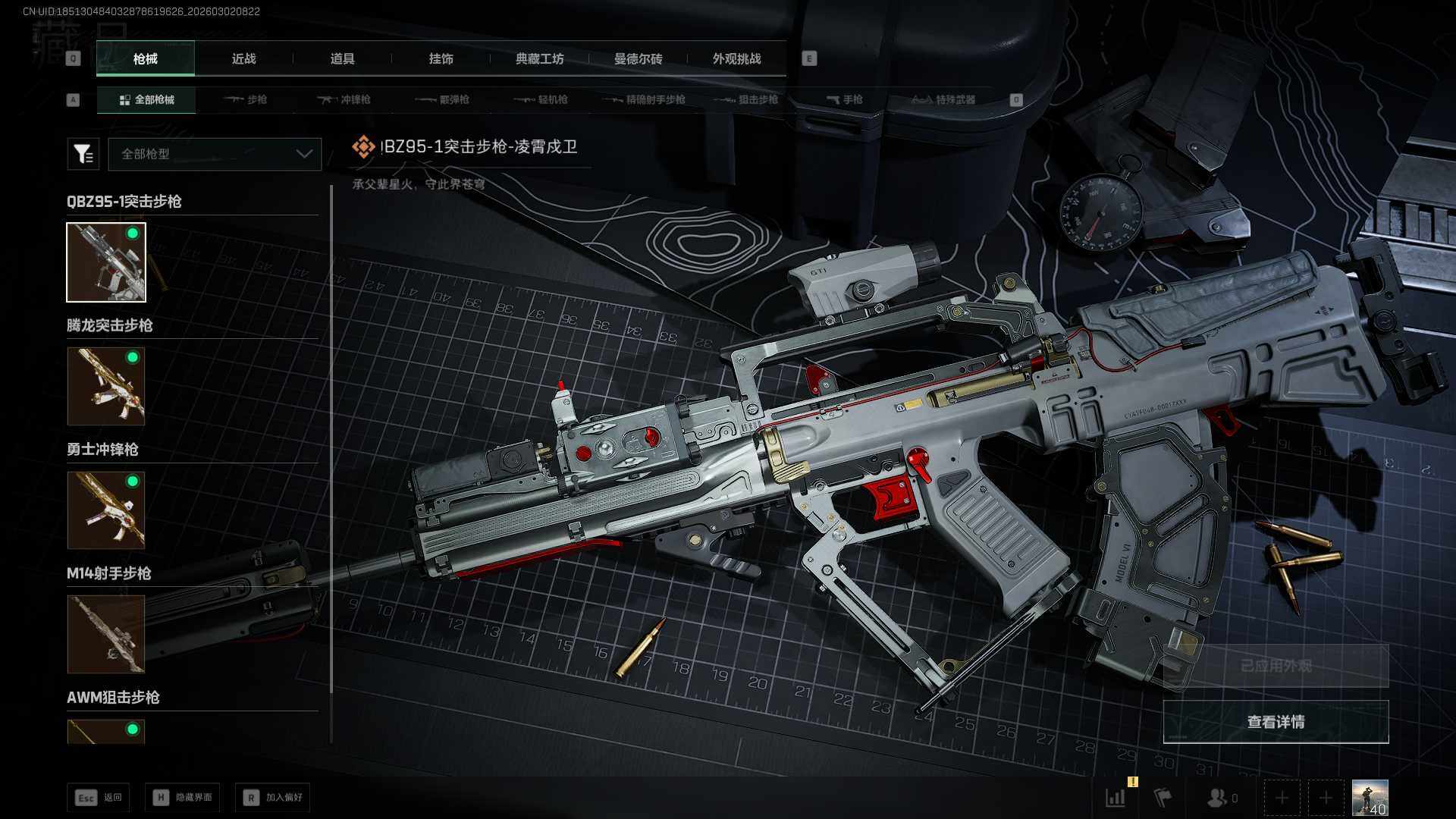The height and width of the screenshot is (819, 1456).
Task: Go to the 典藏工坊 workshop tab
Action: [x=539, y=59]
